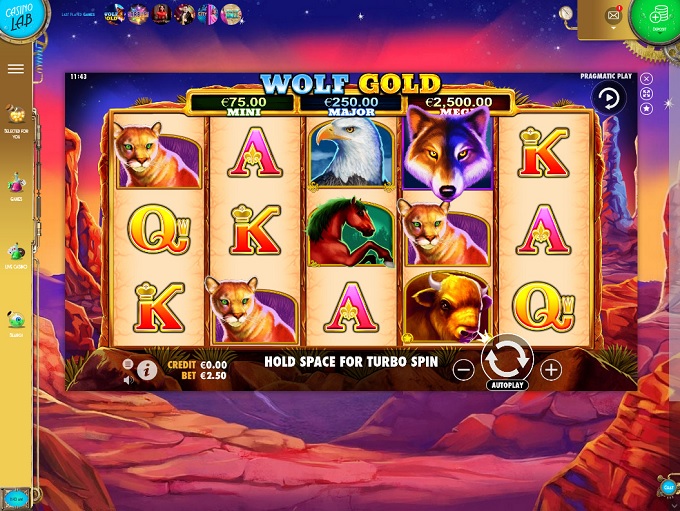
Task: Spin the reels with the circular arrows button
Action: [x=507, y=358]
